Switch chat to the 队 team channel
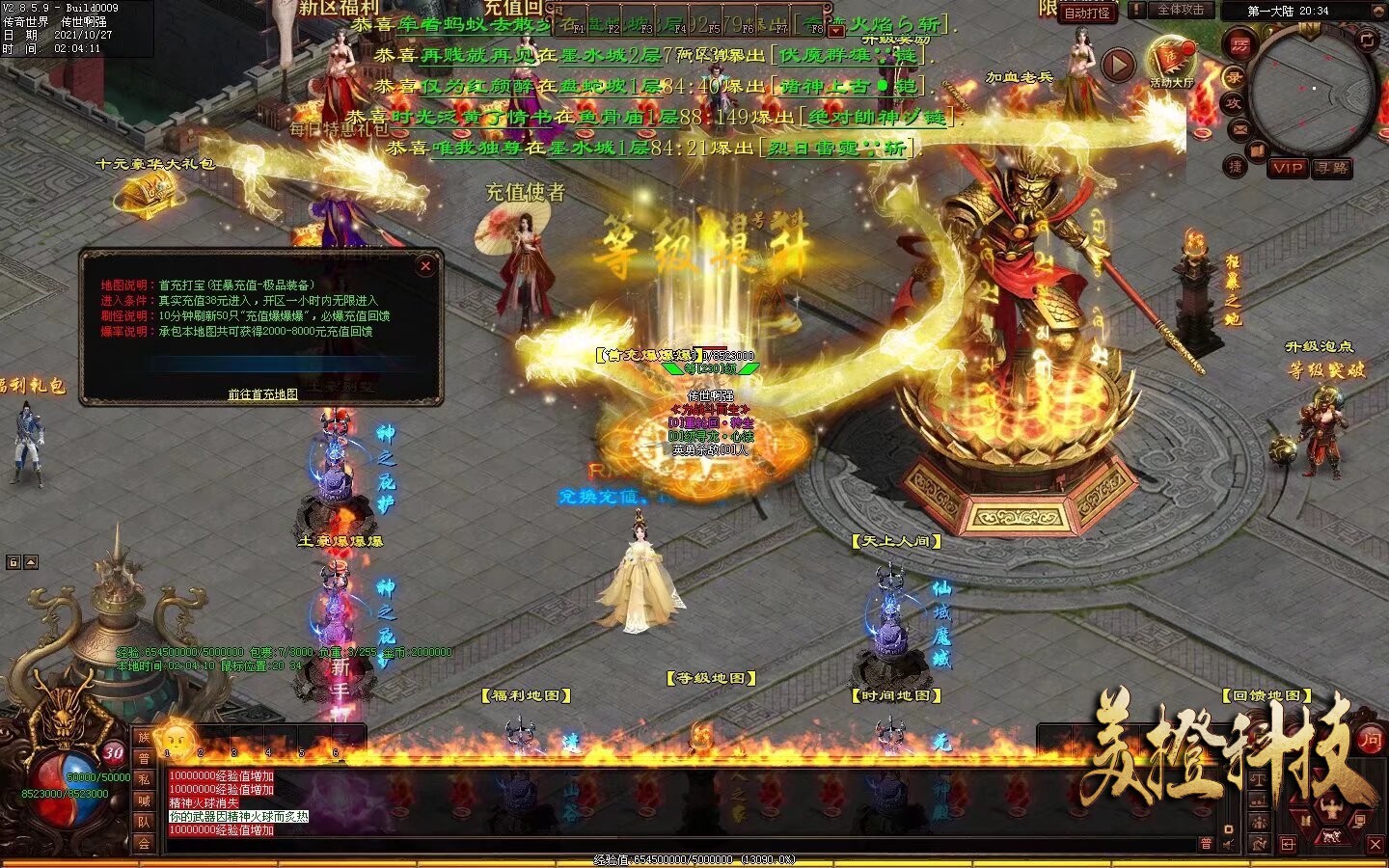 [145, 822]
